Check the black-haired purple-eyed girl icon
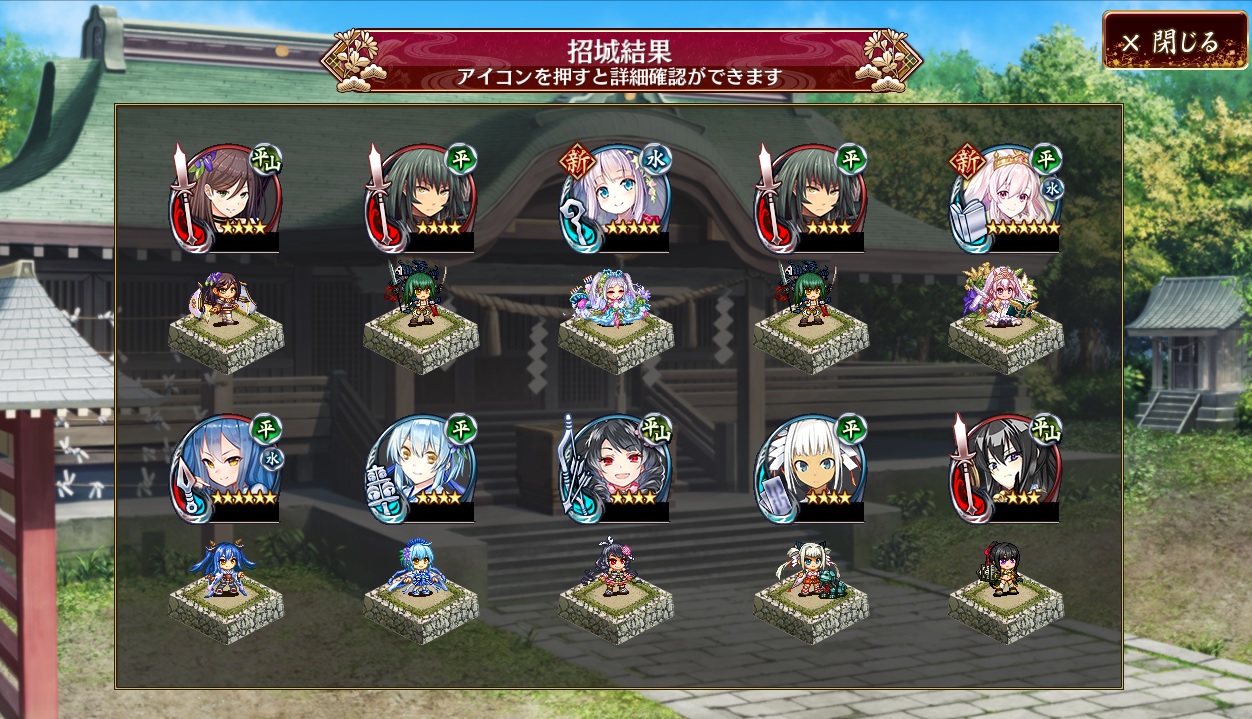Image resolution: width=1252 pixels, height=719 pixels. point(1007,468)
